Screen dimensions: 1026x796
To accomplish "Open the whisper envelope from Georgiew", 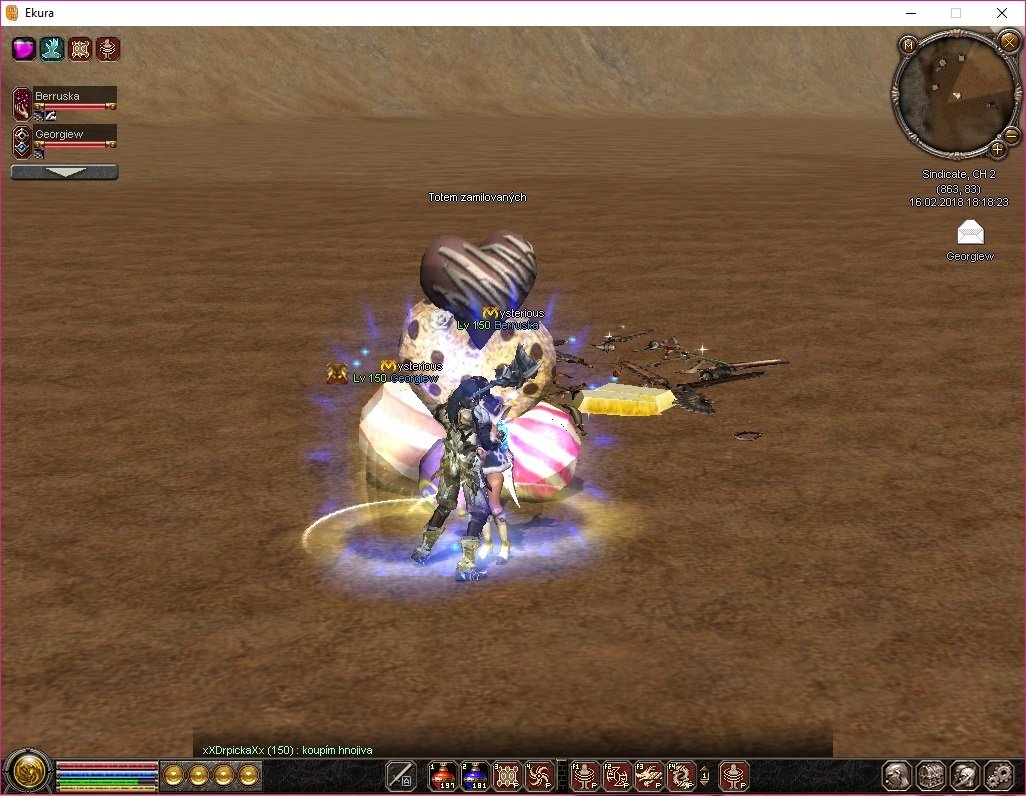I will point(970,233).
